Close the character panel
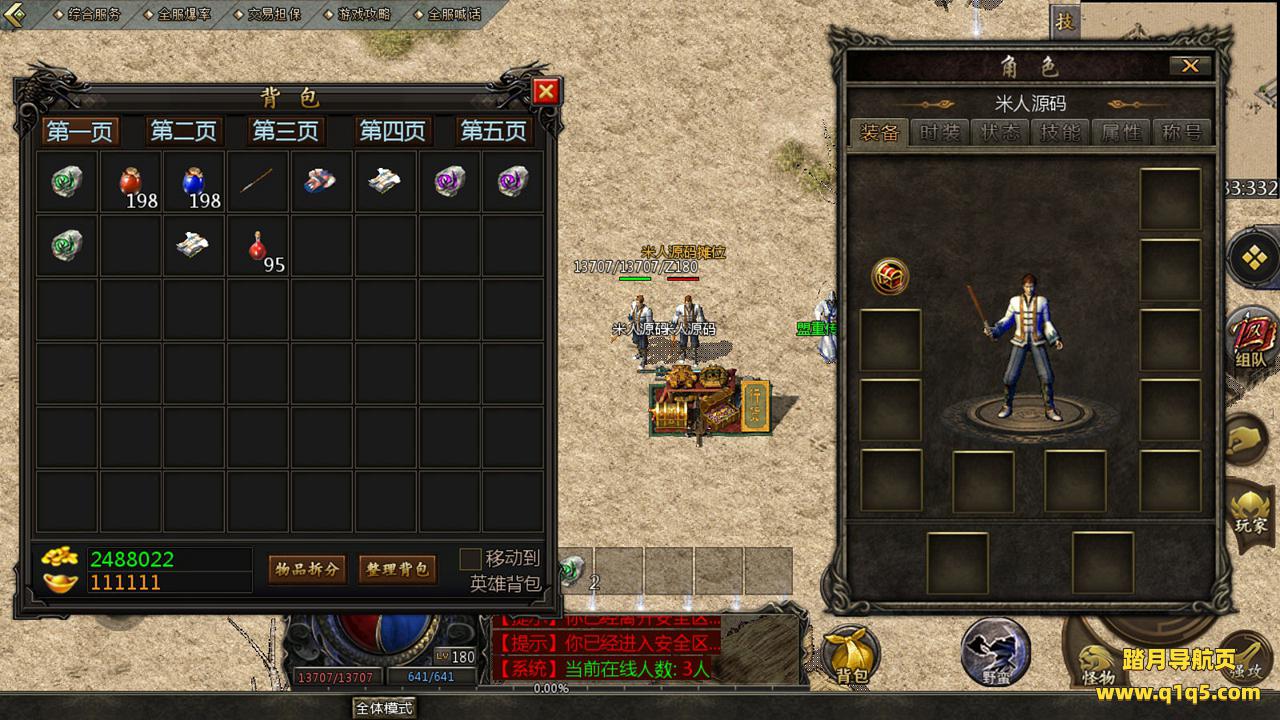Viewport: 1280px width, 720px height. pos(1190,66)
